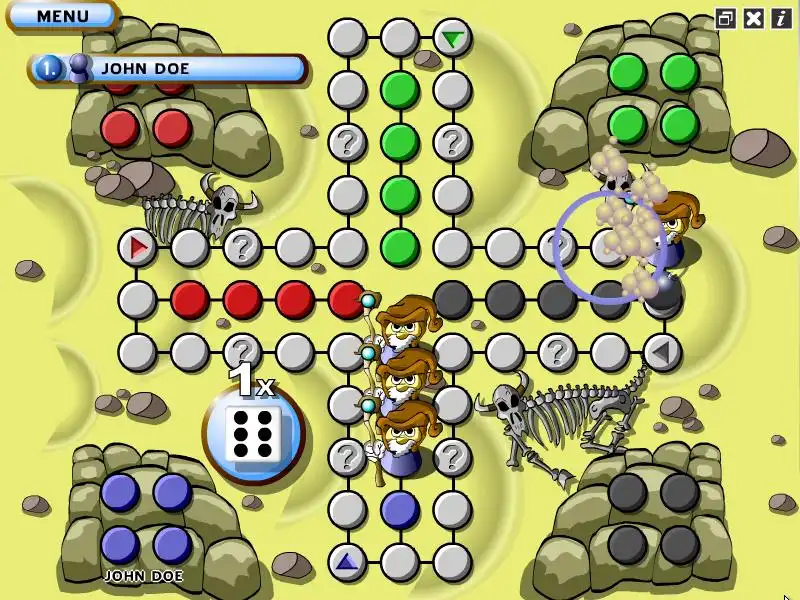
Task: Open the MENU button
Action: pos(62,16)
